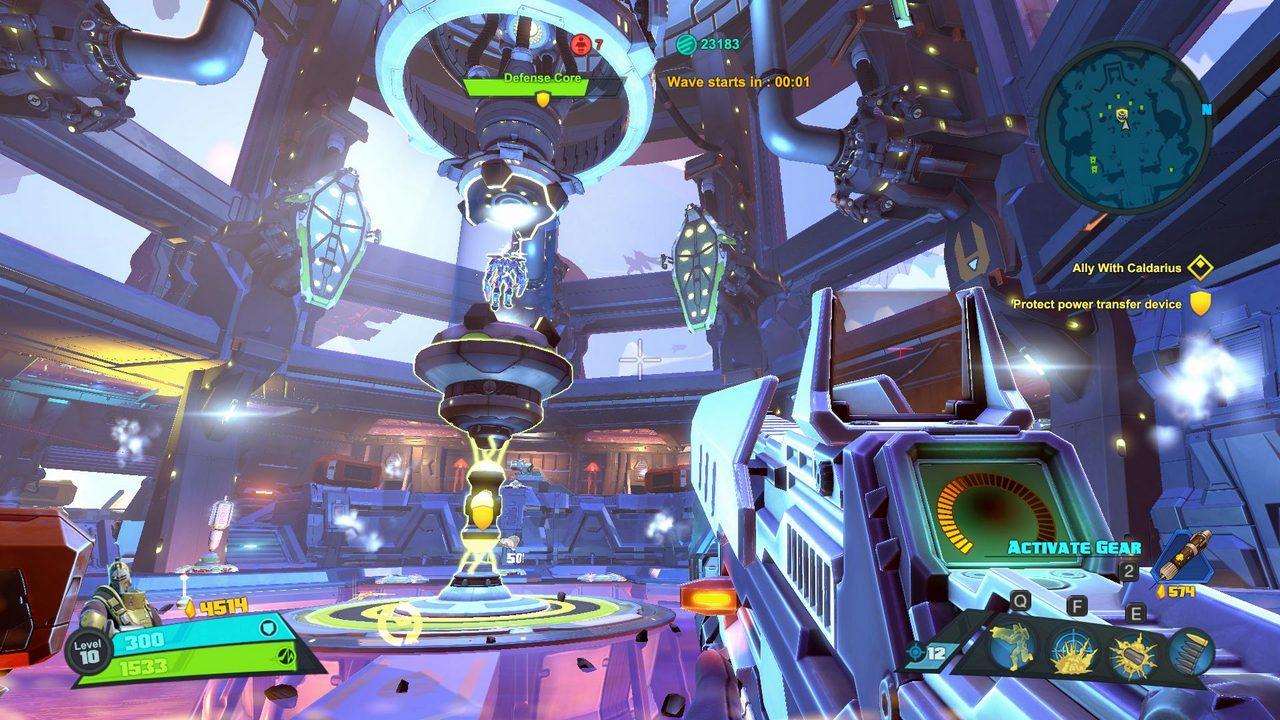Select the faction emblem on the health bar
The height and width of the screenshot is (720, 1280).
click(x=286, y=656)
